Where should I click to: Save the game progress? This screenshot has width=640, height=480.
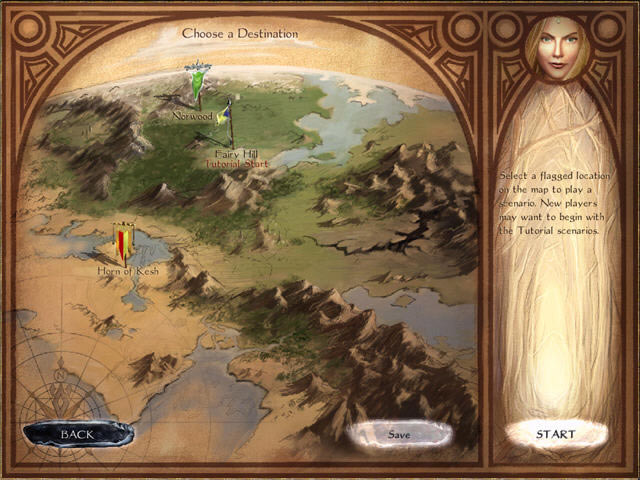399,434
